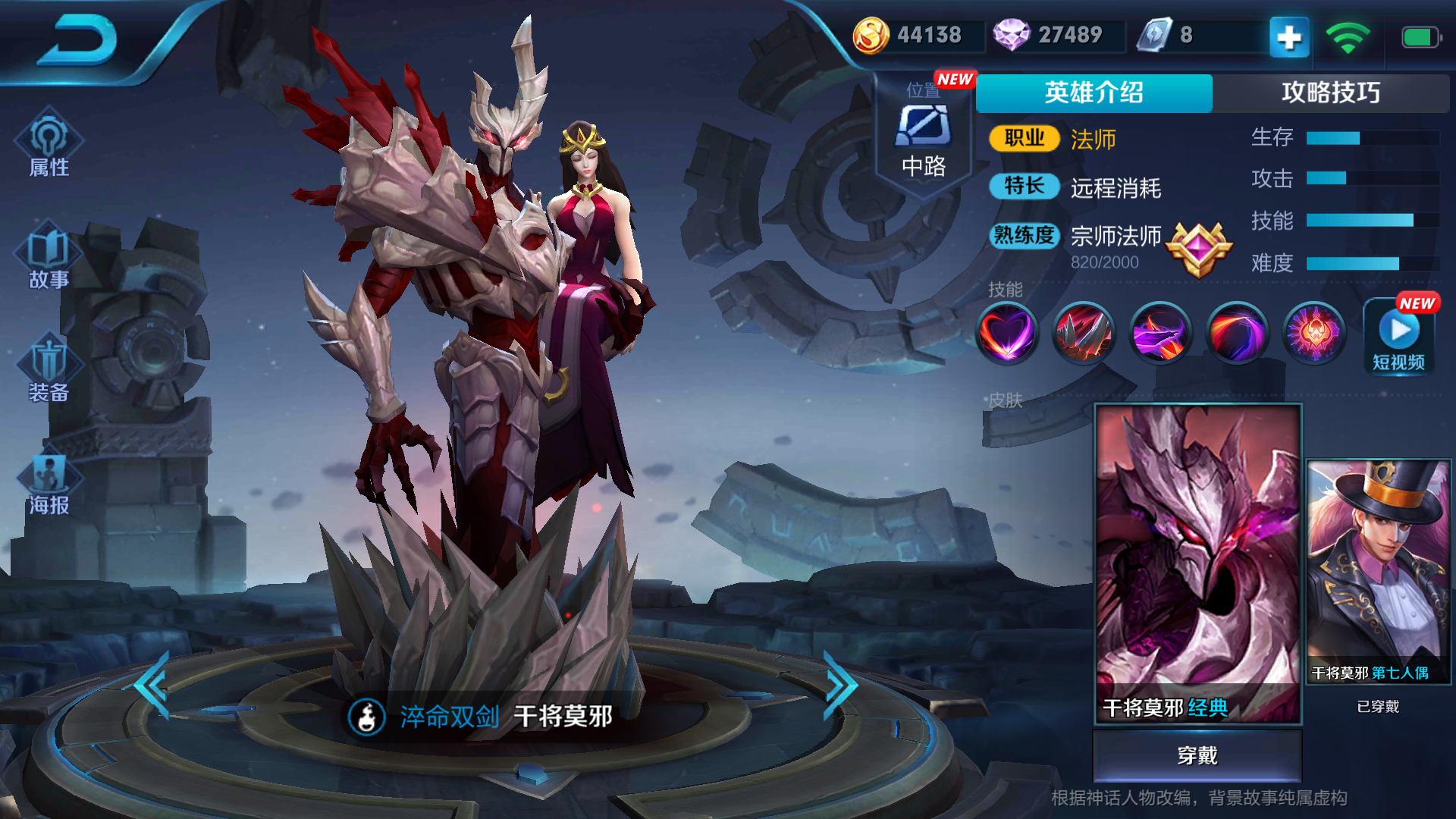Image resolution: width=1456 pixels, height=819 pixels.
Task: Select the 第七人偶 skin thumbnail
Action: [1378, 570]
